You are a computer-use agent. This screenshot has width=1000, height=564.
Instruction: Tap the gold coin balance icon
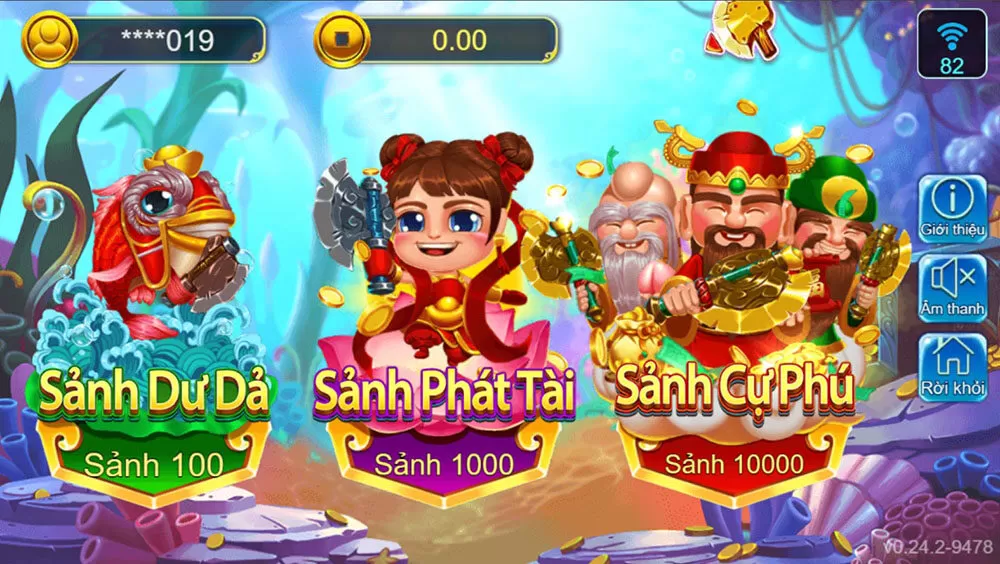coord(342,41)
